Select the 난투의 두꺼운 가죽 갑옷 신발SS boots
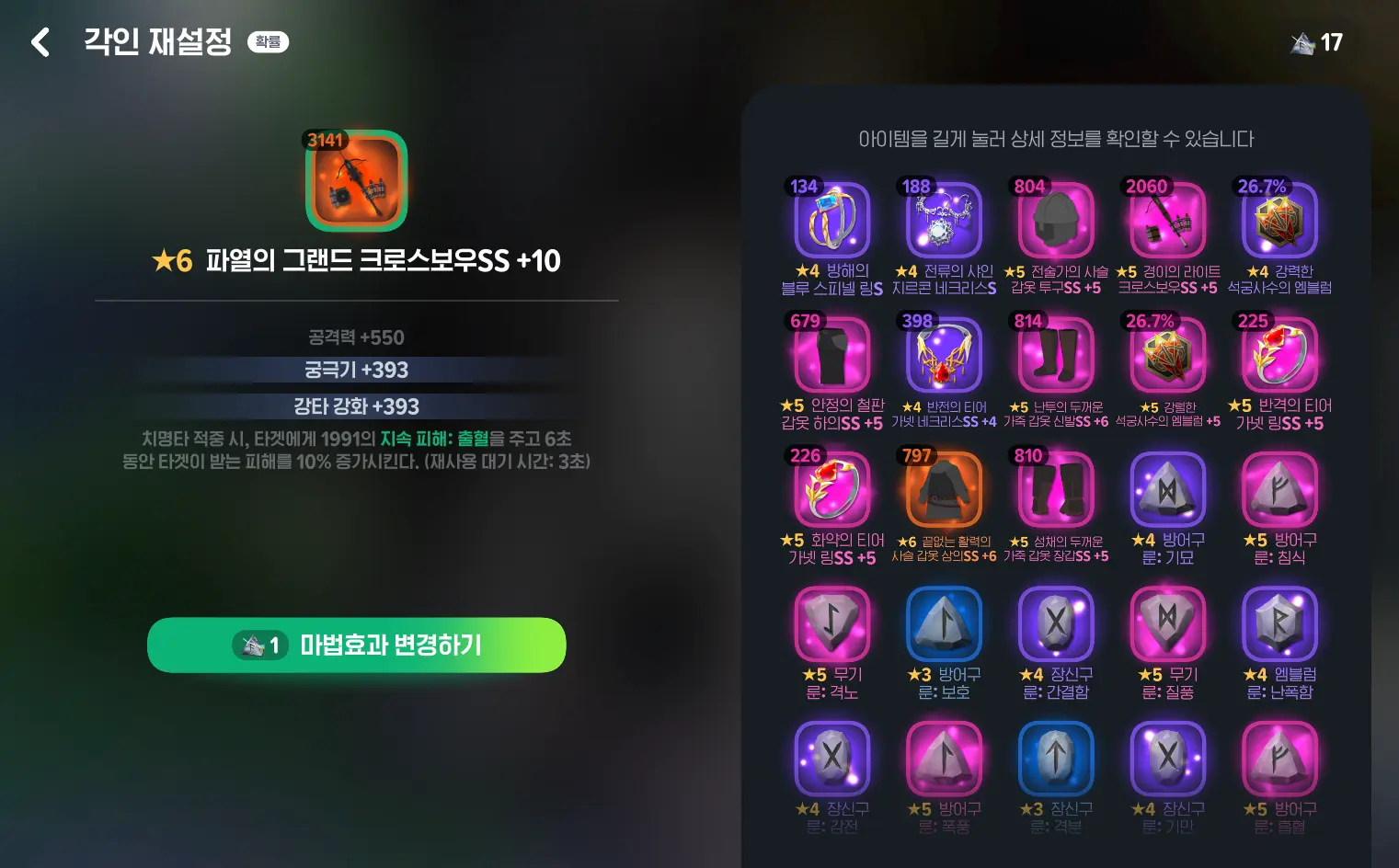 1055,354
